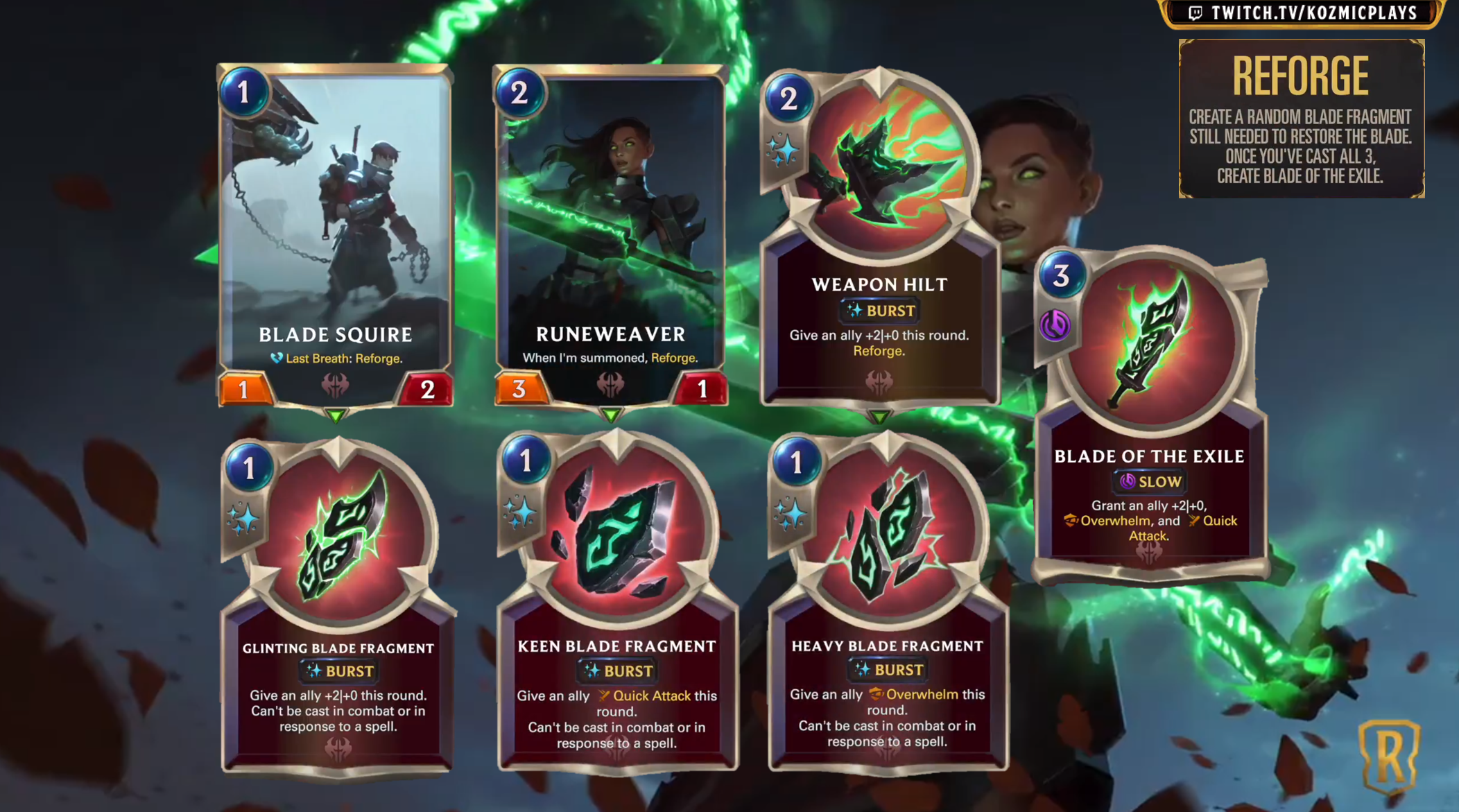The image size is (1459, 812).
Task: Select the Blade Squire card
Action: pos(336,236)
